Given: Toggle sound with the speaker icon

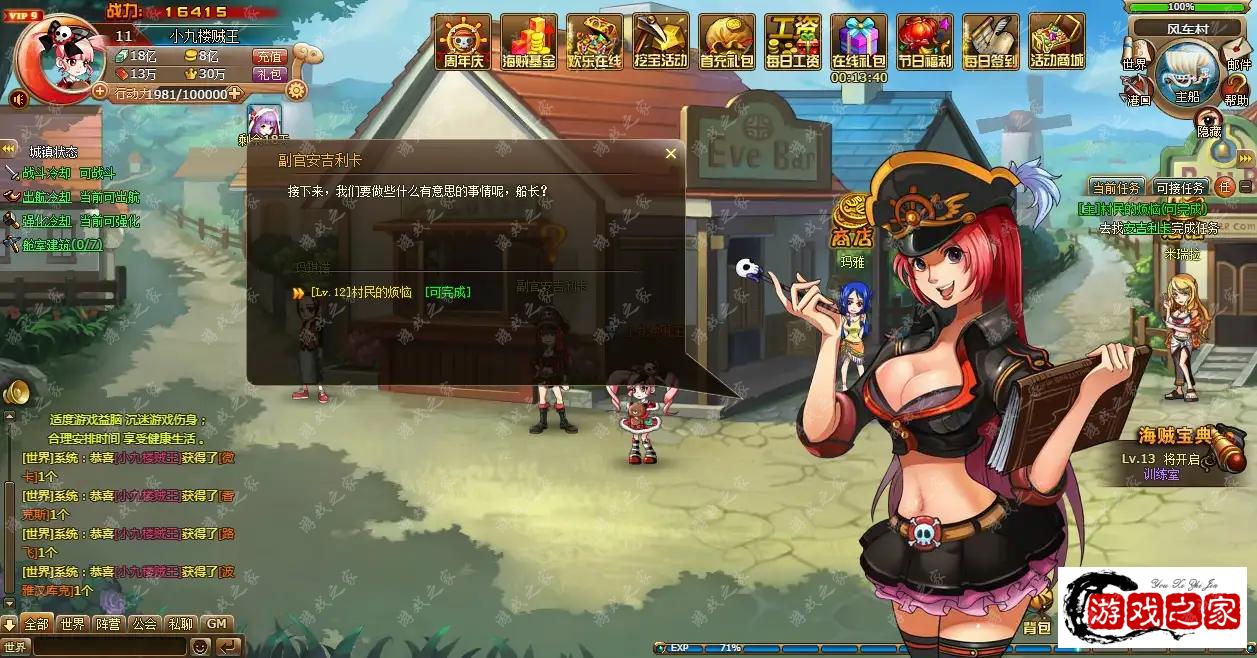Looking at the screenshot, I should (x=18, y=99).
